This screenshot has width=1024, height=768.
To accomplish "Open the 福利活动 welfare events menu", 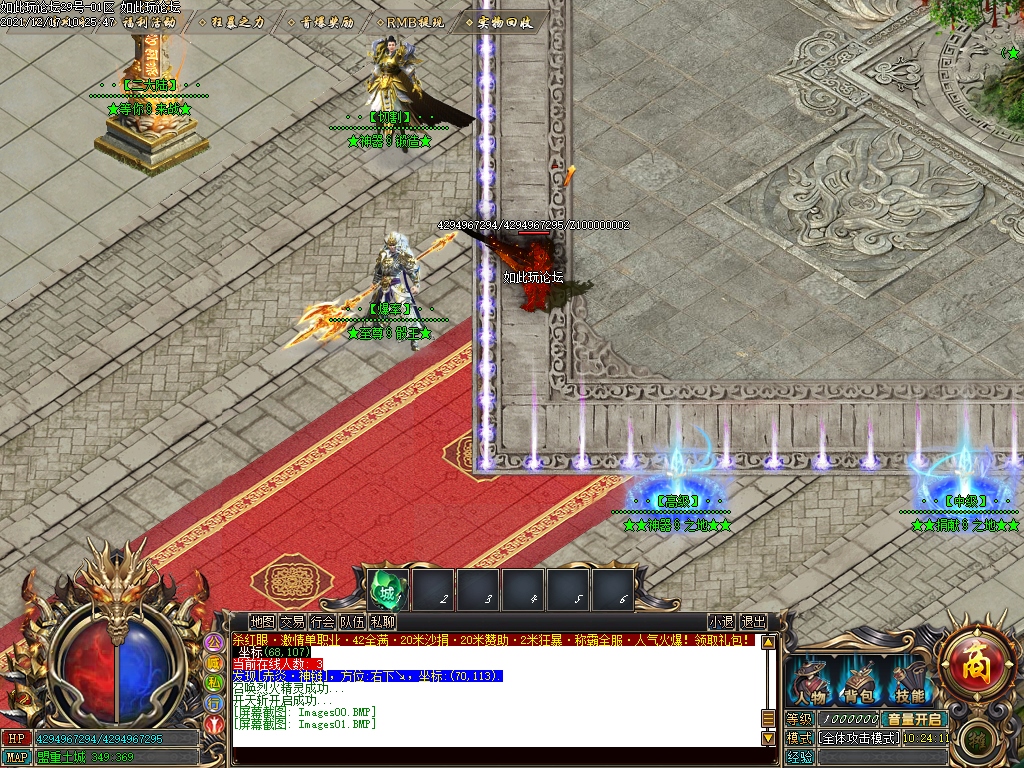I will tap(149, 22).
